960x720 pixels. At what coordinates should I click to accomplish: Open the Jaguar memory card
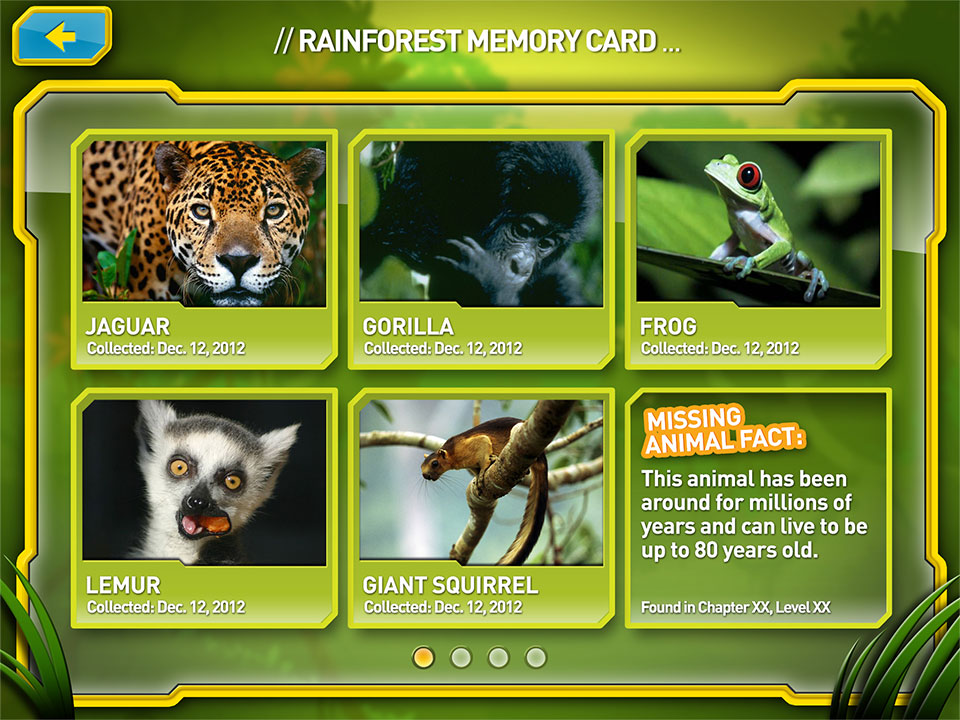click(204, 248)
